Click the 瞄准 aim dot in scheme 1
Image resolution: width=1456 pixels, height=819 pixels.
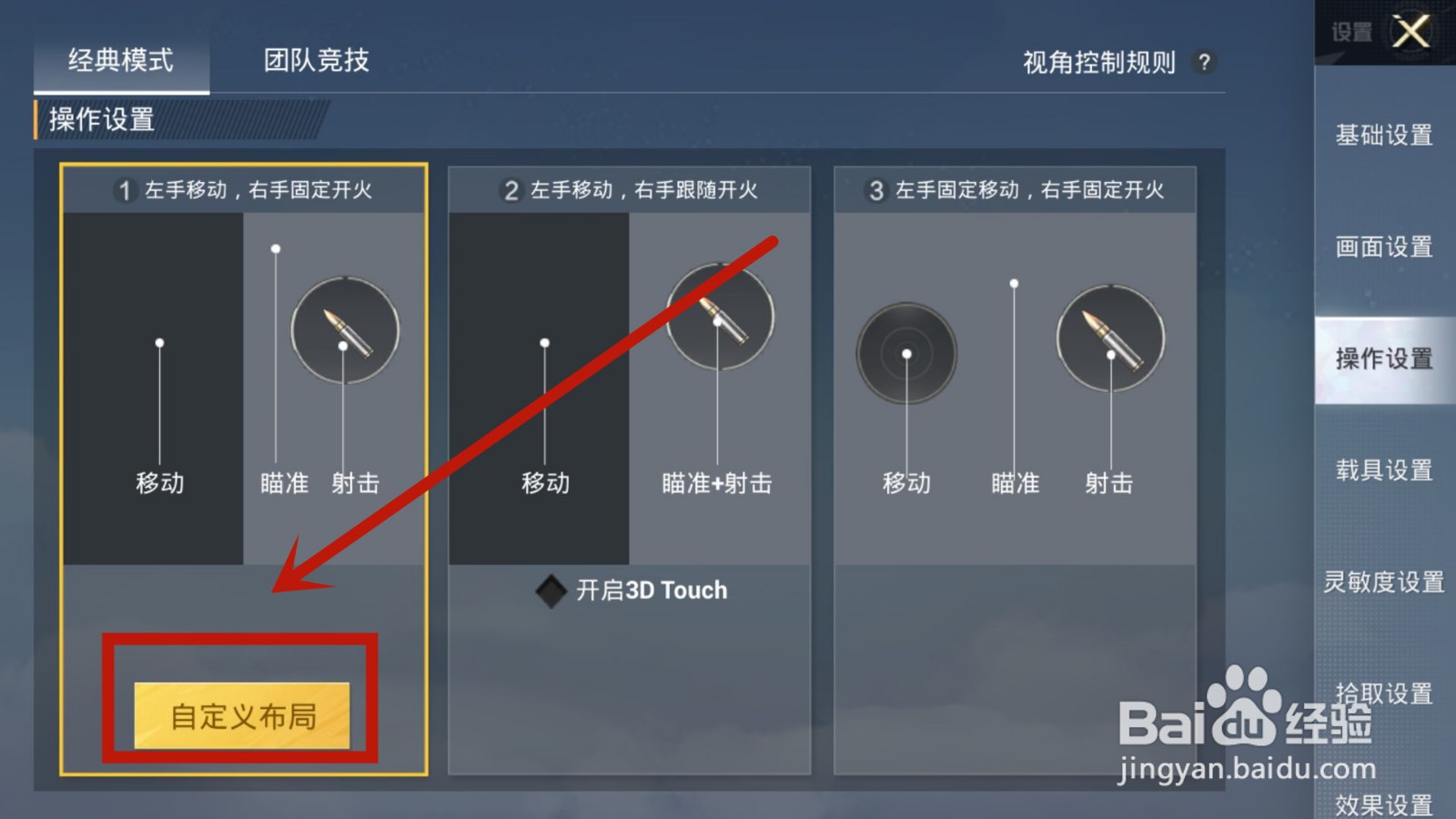pyautogui.click(x=278, y=246)
